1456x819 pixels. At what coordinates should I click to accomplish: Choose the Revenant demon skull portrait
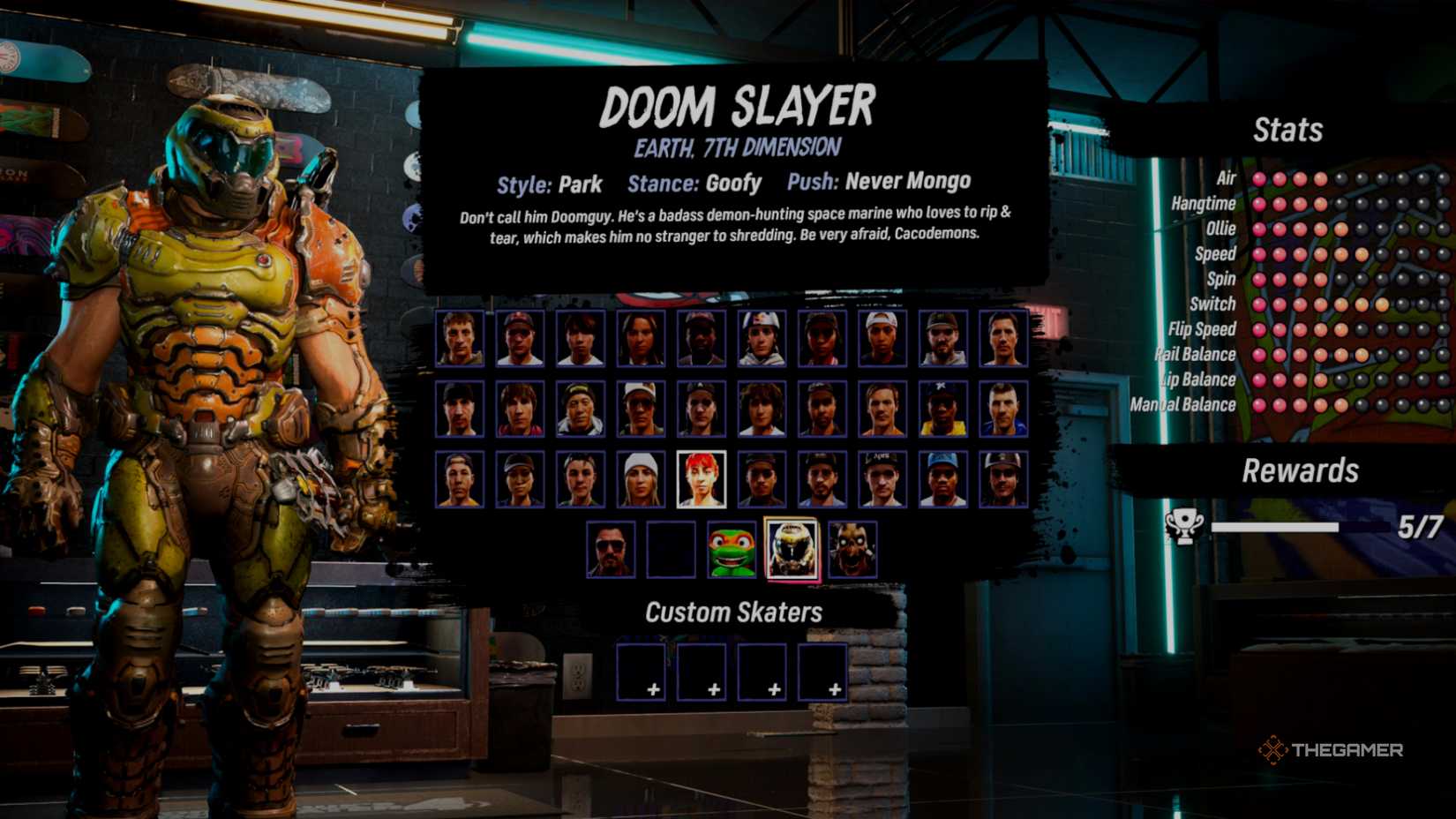click(852, 549)
